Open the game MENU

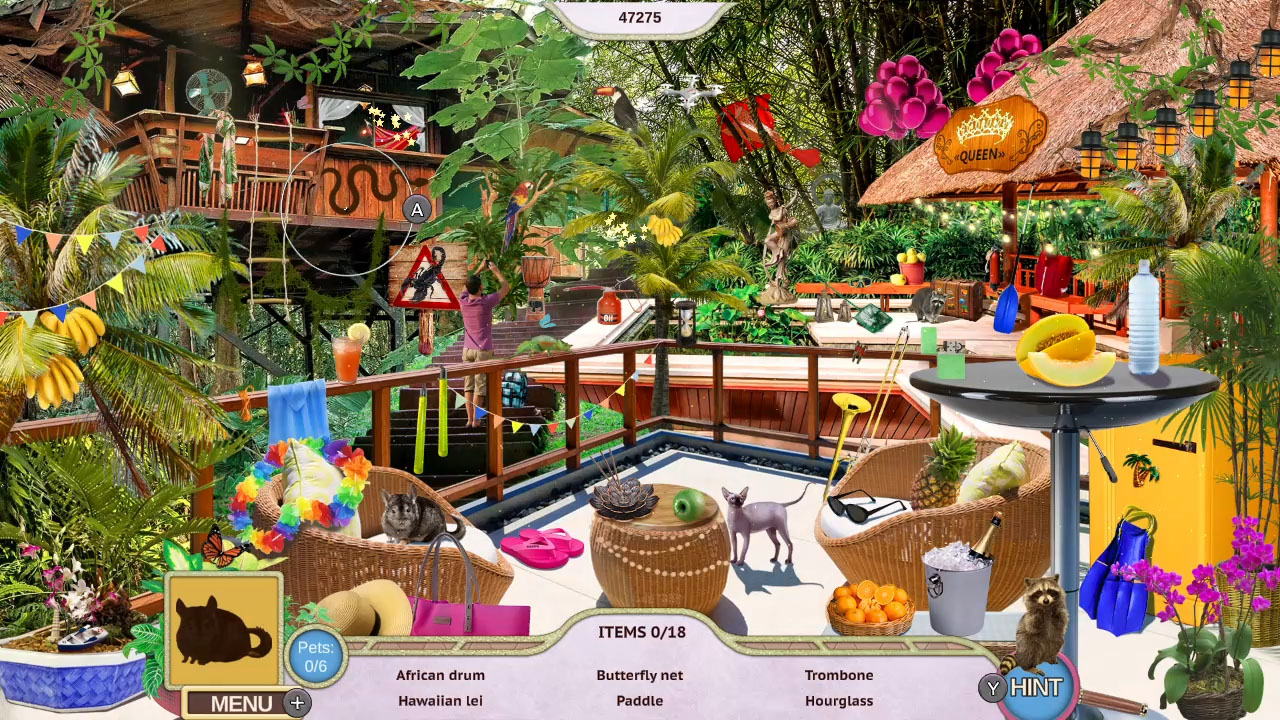click(x=241, y=703)
